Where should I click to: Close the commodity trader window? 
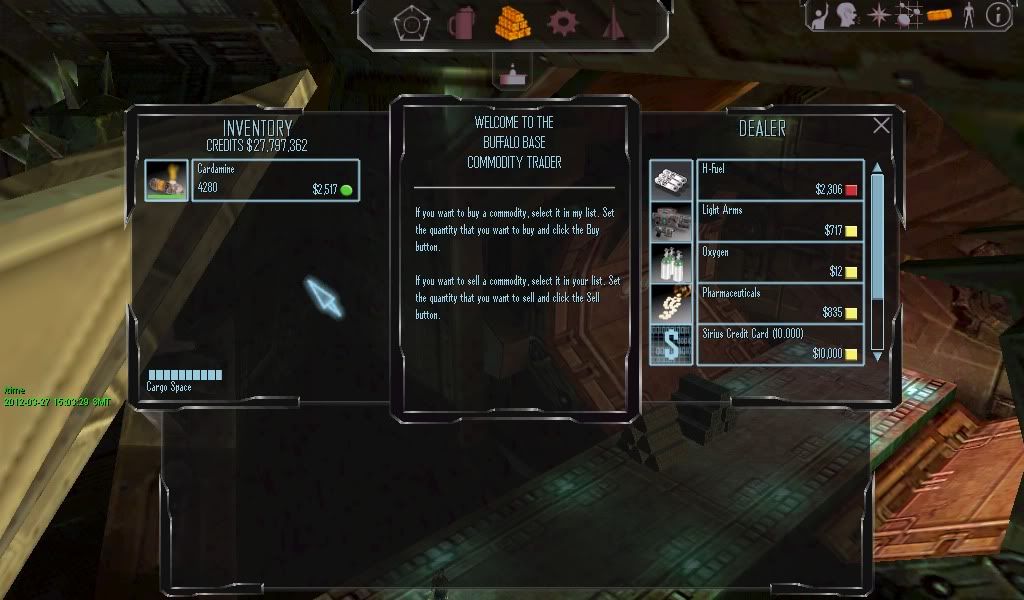click(x=881, y=126)
